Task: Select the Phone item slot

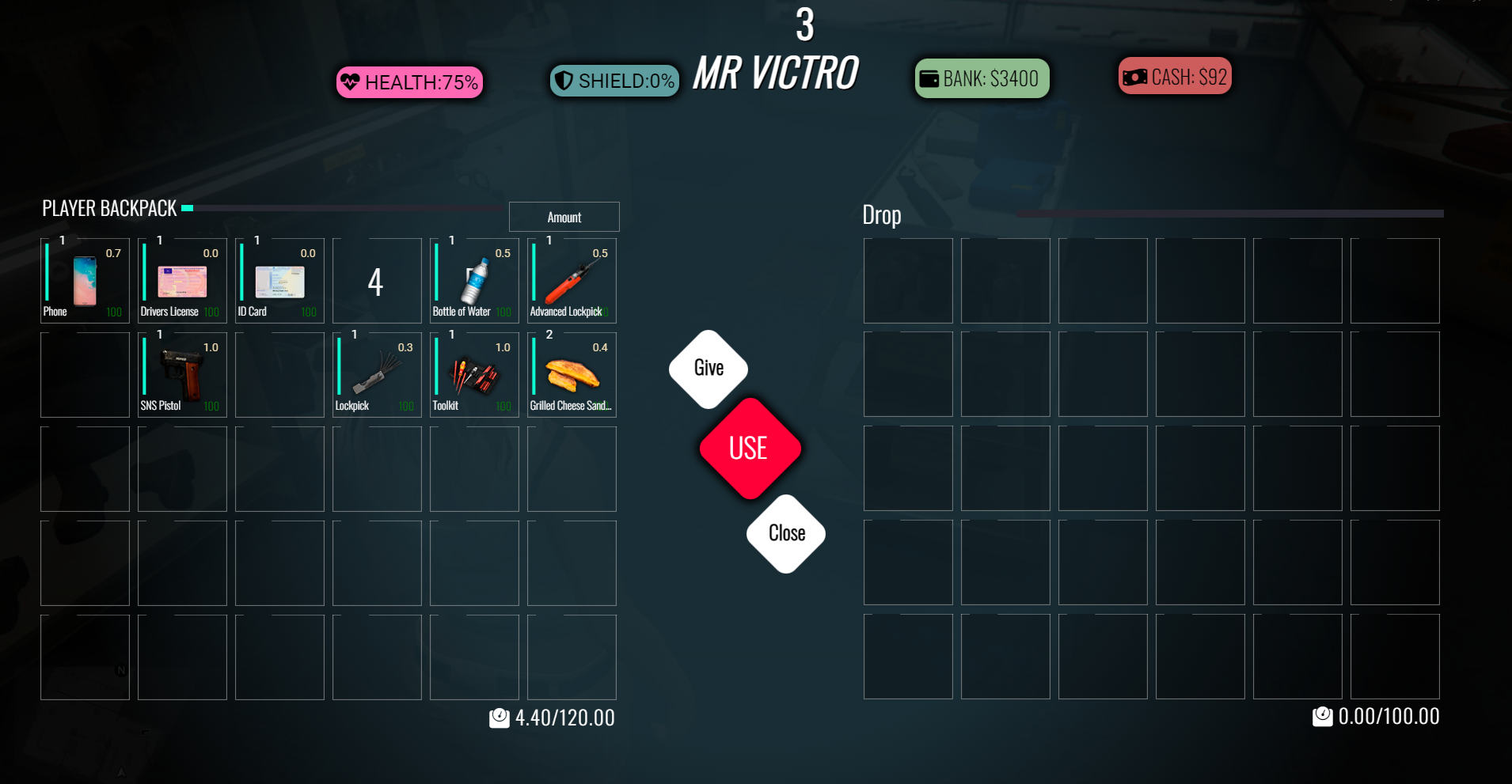Action: tap(85, 281)
